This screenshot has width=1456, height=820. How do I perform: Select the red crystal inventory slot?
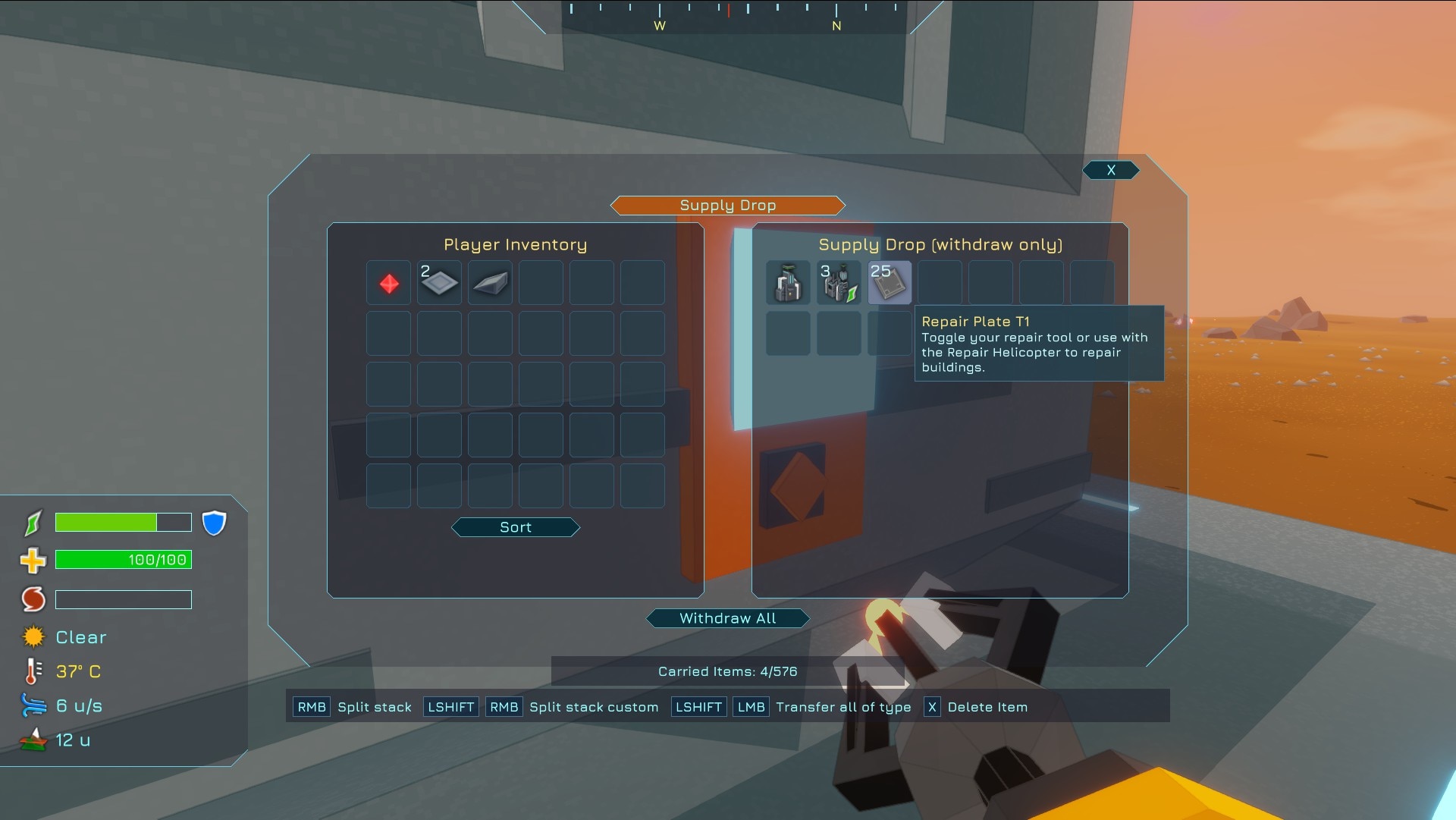[x=389, y=283]
